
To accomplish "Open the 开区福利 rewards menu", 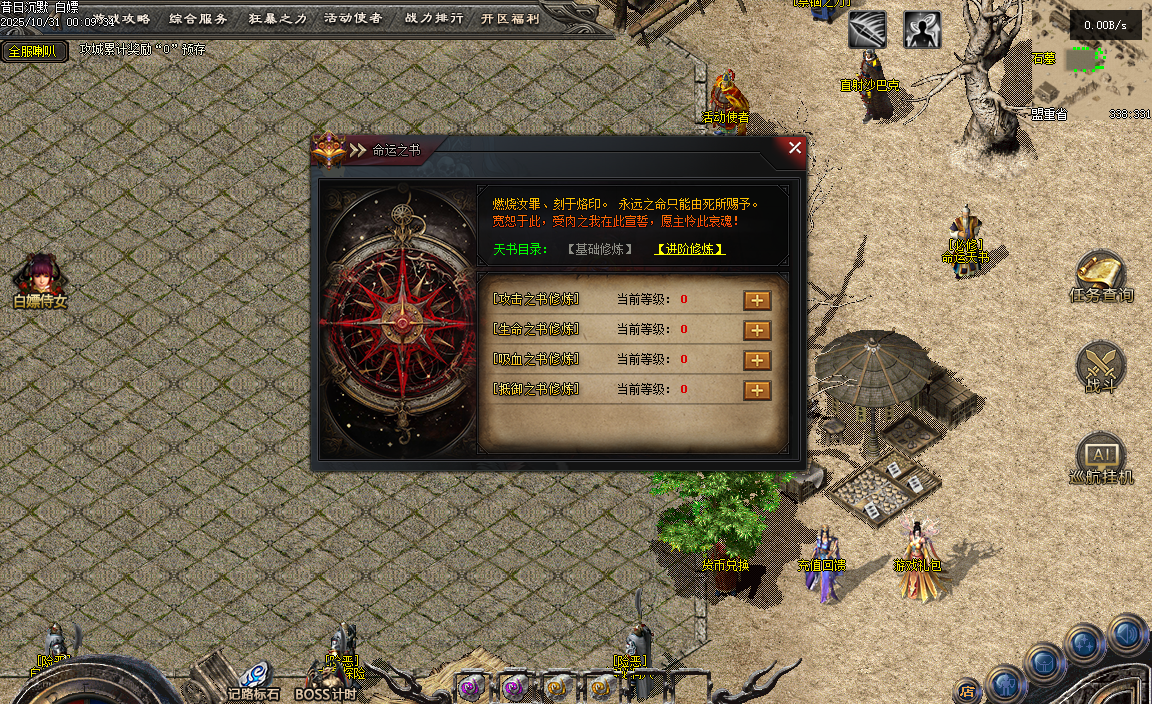I will click(x=510, y=18).
